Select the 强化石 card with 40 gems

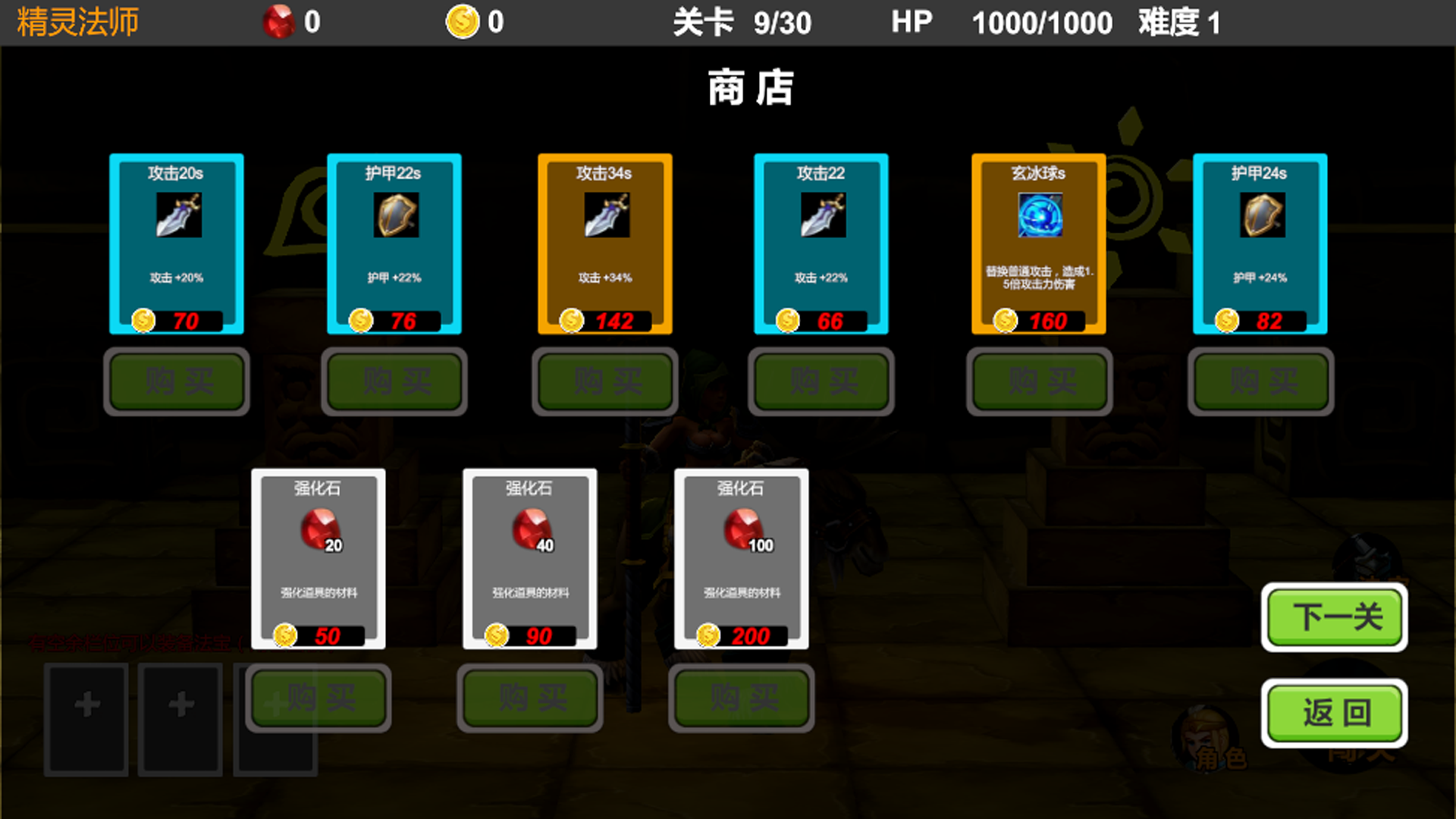529,558
